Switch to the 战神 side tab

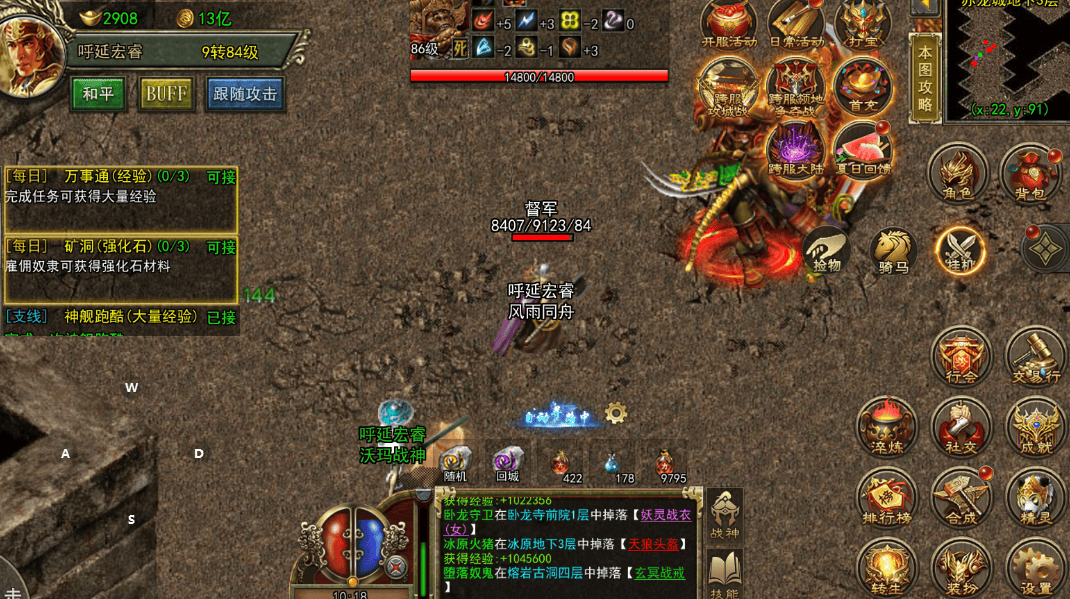724,515
